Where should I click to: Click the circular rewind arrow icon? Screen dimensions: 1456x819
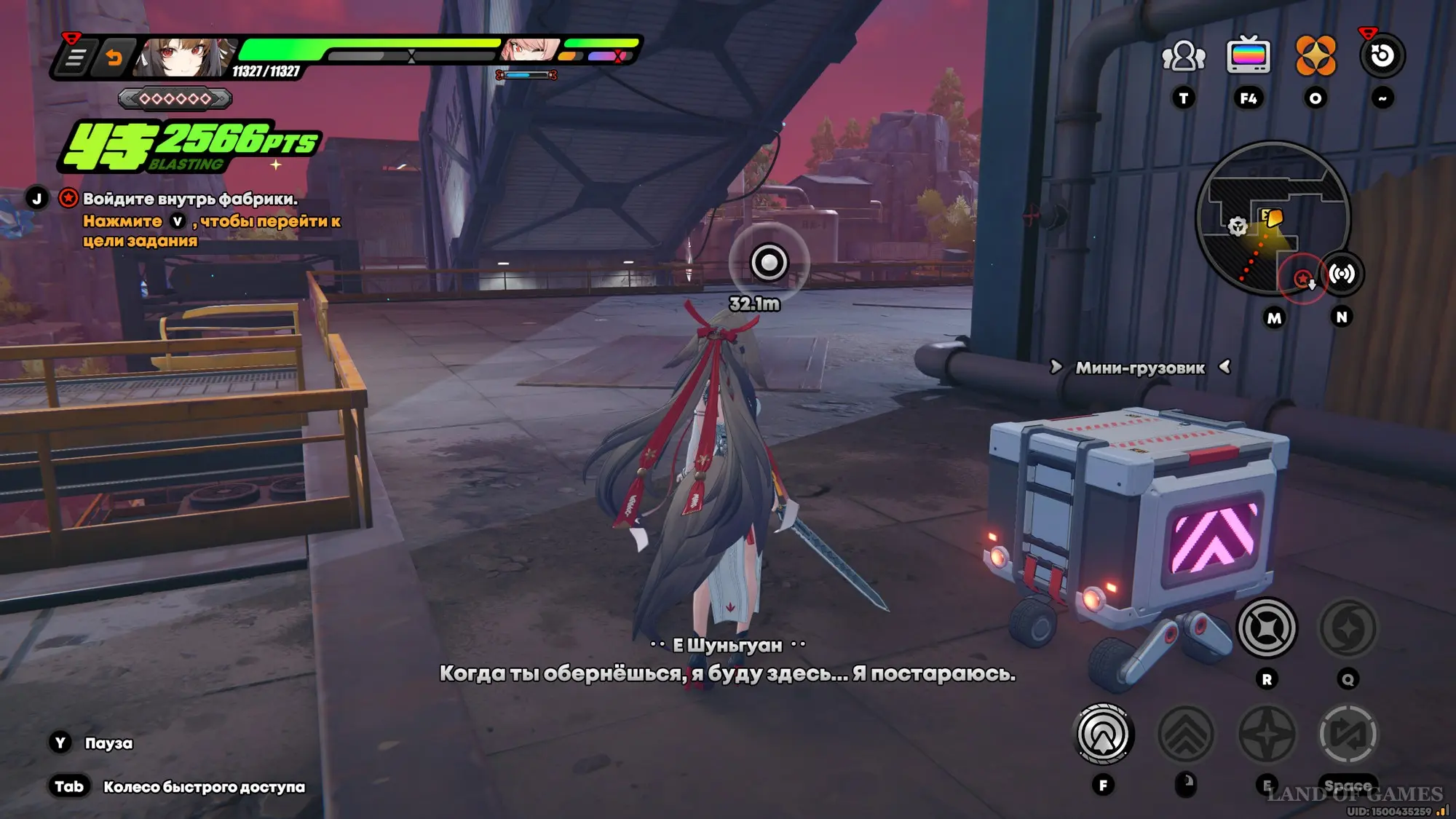[x=1382, y=56]
